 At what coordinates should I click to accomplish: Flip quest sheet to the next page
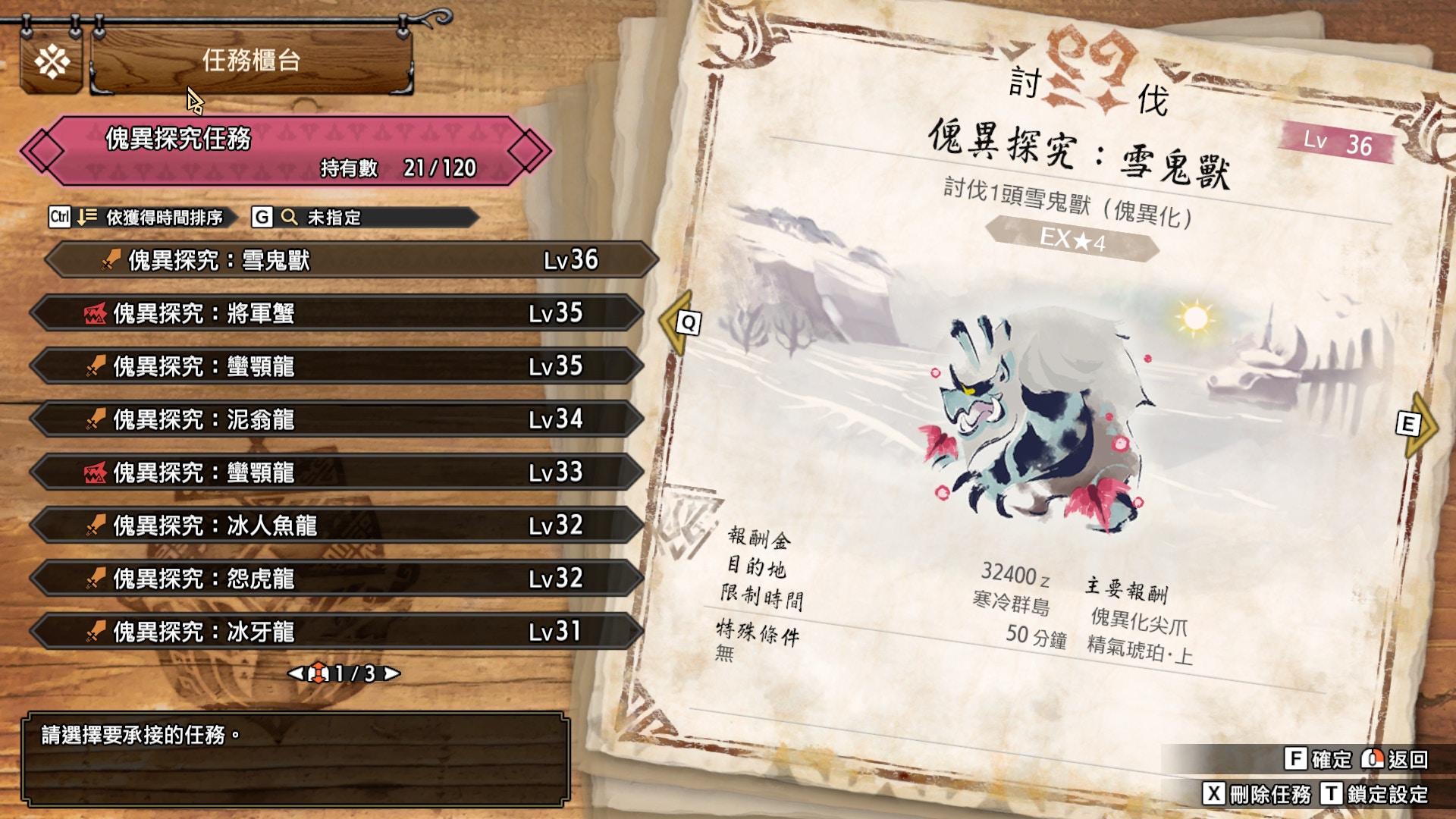(x=1415, y=424)
